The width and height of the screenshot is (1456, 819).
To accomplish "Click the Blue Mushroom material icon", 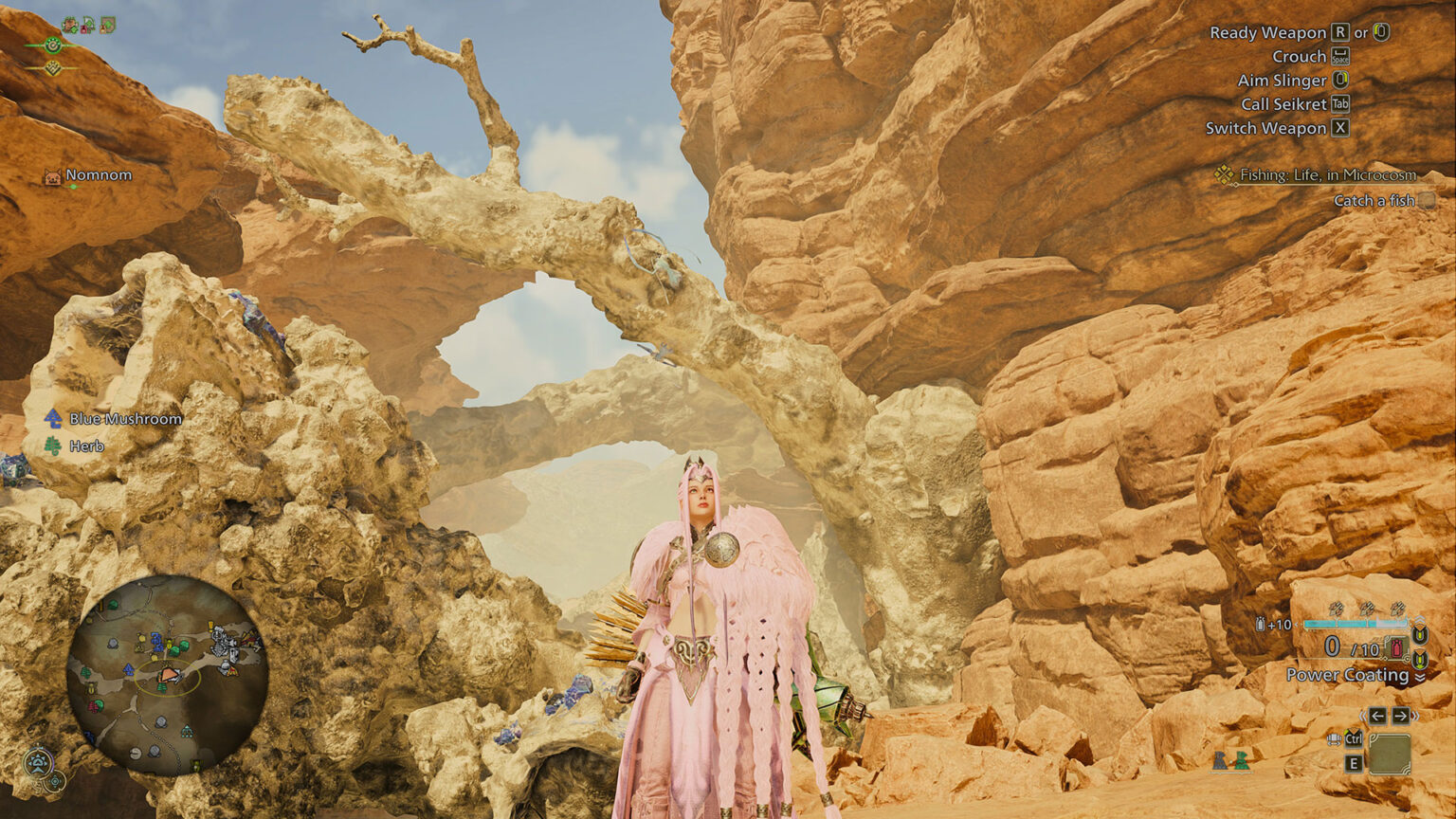I will pyautogui.click(x=52, y=417).
